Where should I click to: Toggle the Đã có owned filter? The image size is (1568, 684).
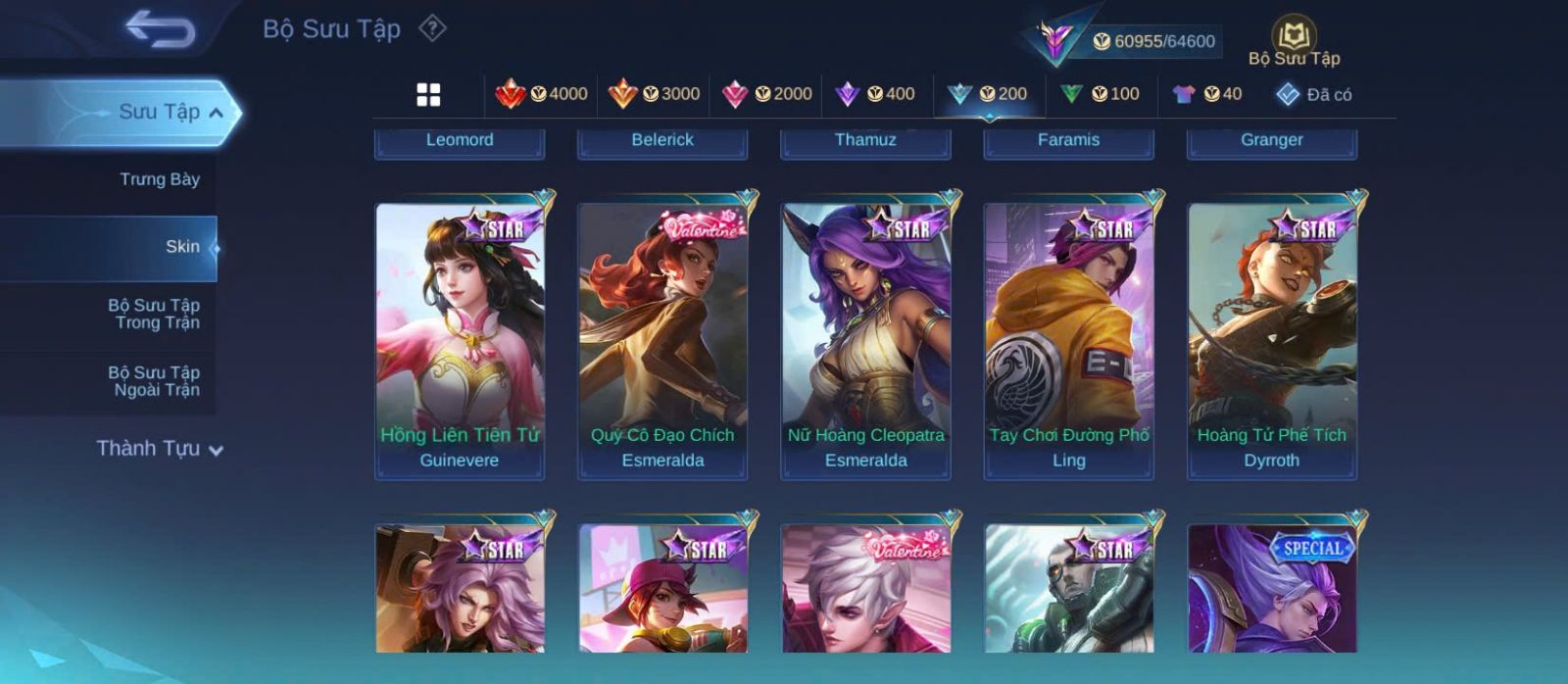[1314, 94]
